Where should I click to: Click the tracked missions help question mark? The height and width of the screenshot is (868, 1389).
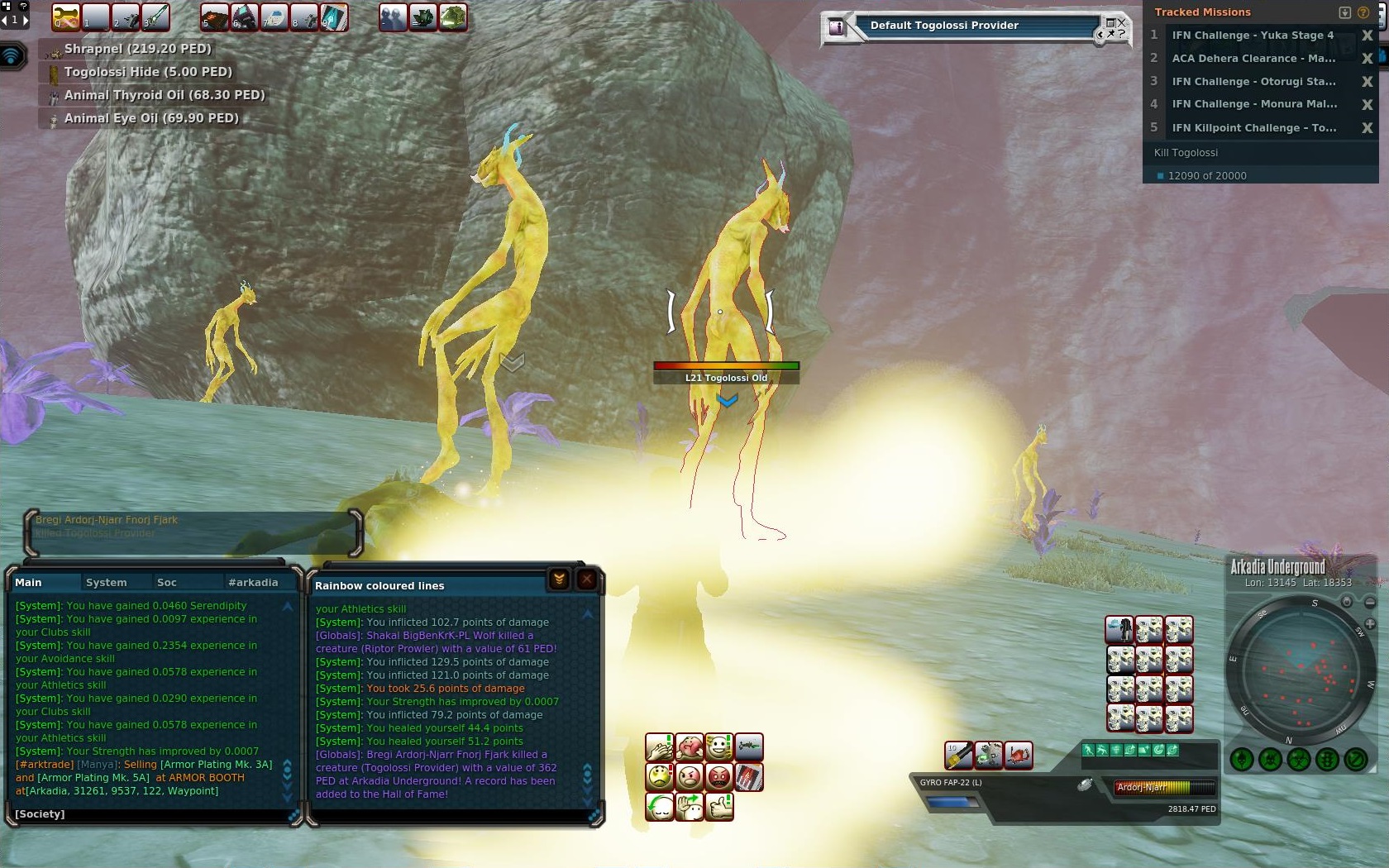point(1363,12)
